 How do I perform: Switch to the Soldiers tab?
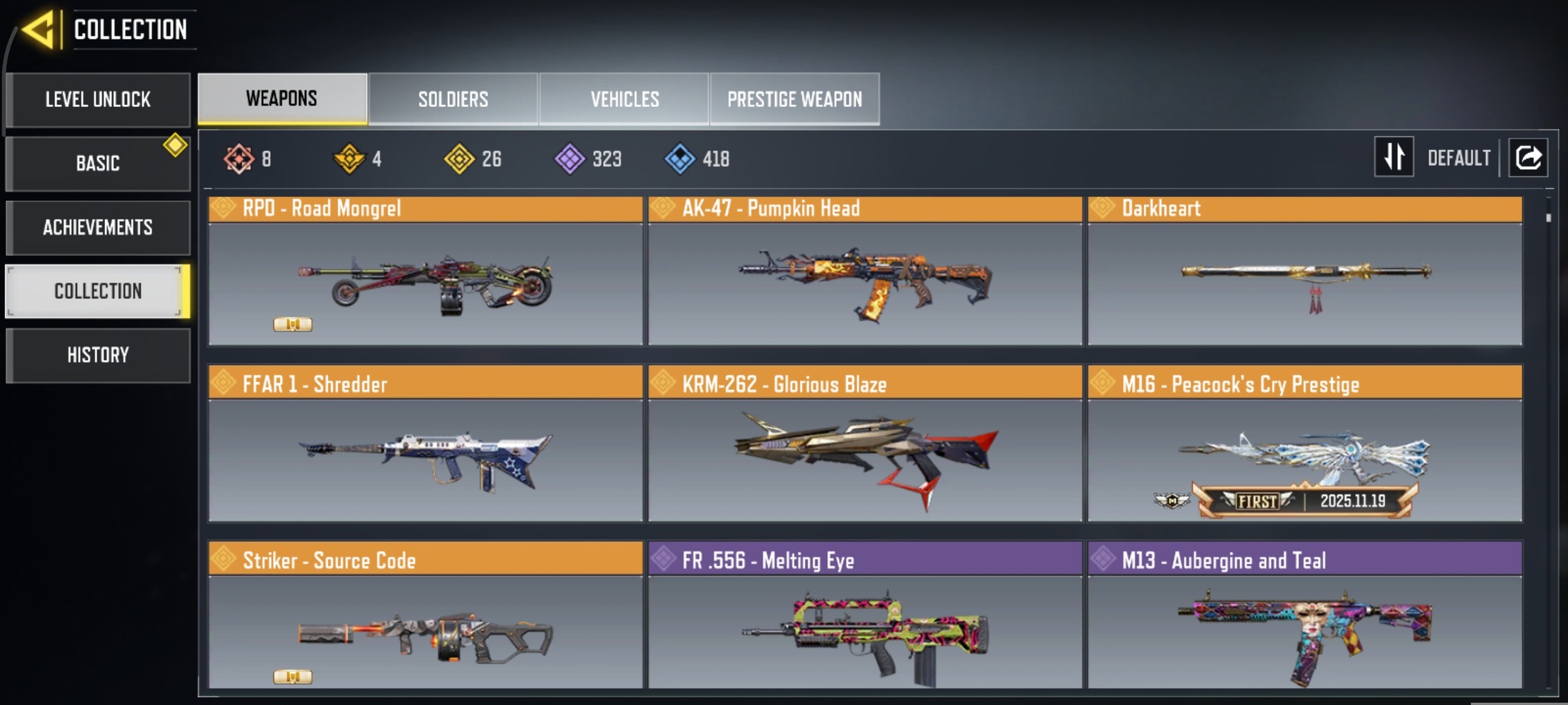coord(453,99)
